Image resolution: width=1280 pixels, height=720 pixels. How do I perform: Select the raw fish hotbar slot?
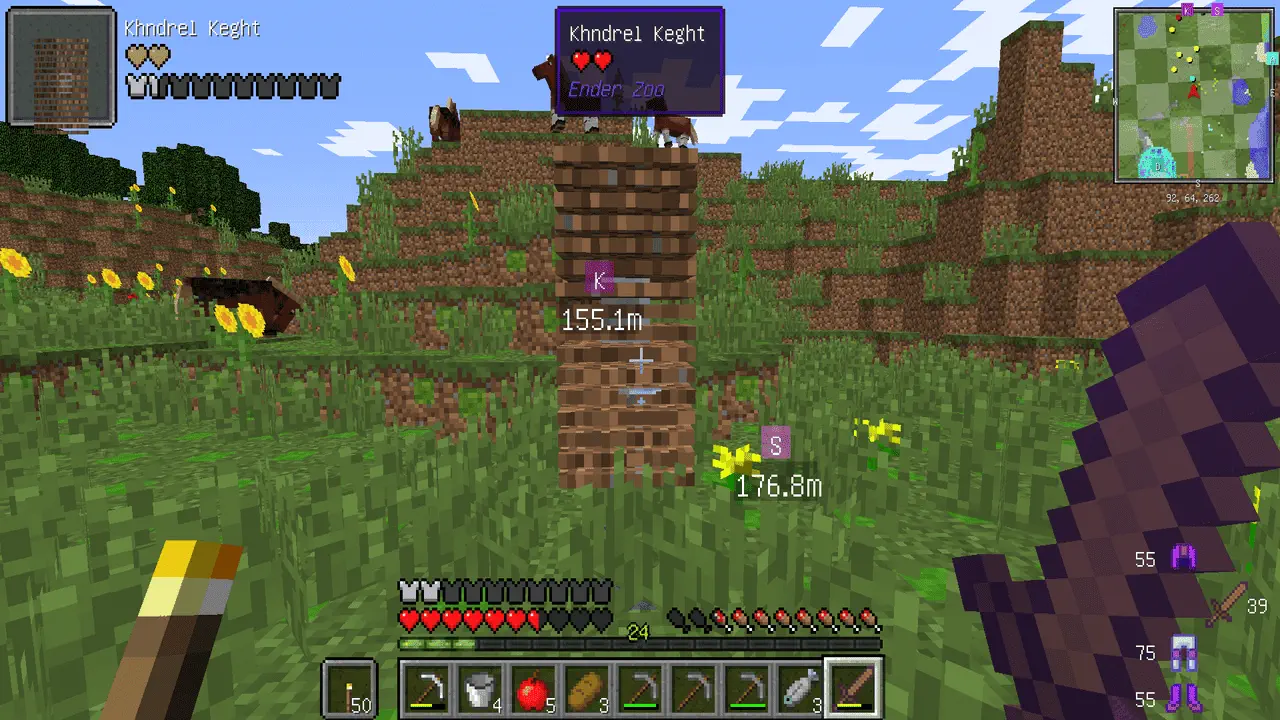coord(796,689)
